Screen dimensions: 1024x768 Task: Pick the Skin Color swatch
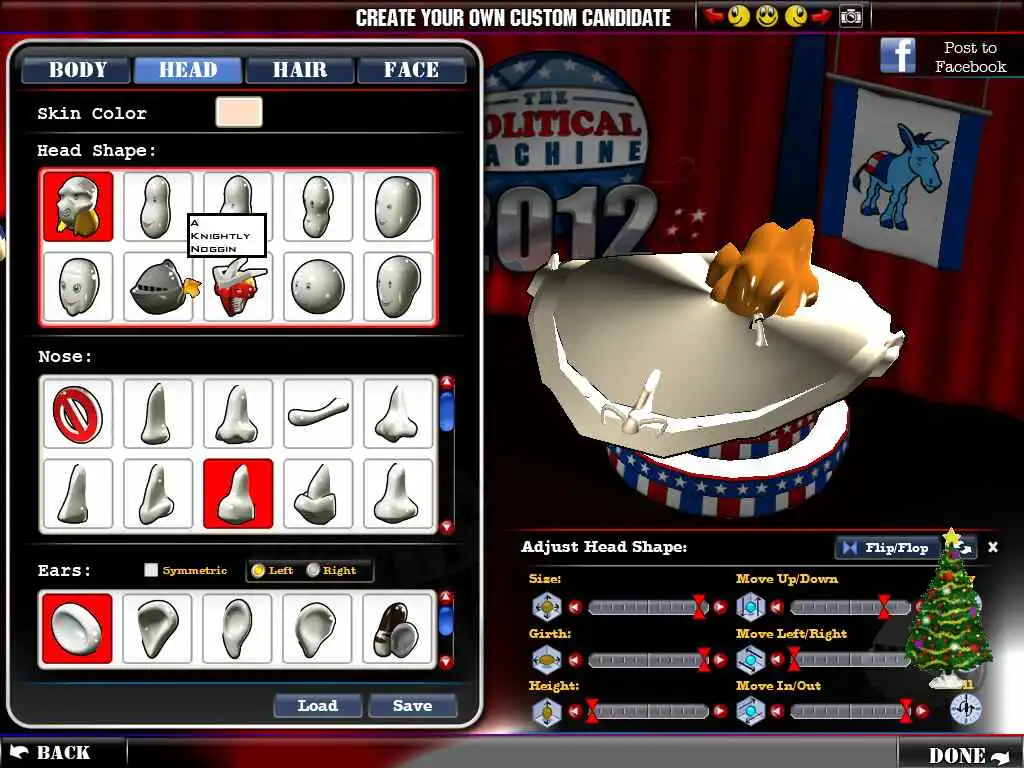(239, 112)
